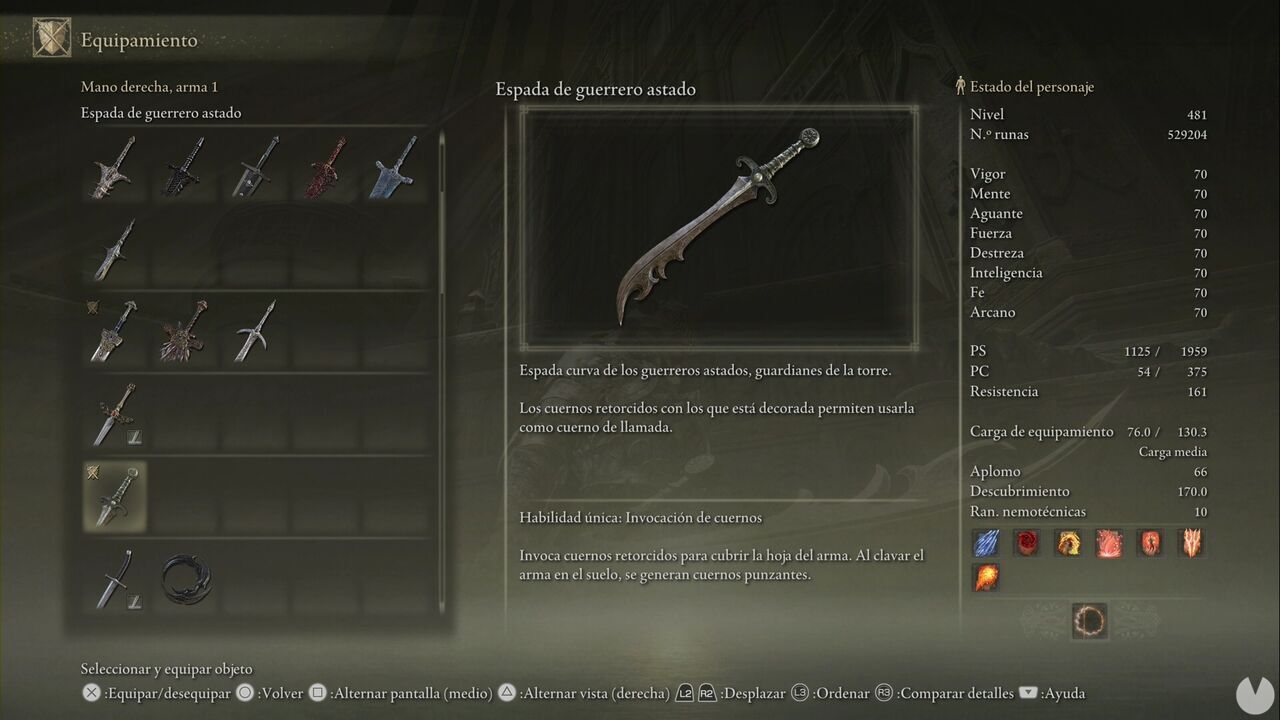Select the red swirling bloodflame spell icon
The image size is (1280, 720).
click(1026, 542)
